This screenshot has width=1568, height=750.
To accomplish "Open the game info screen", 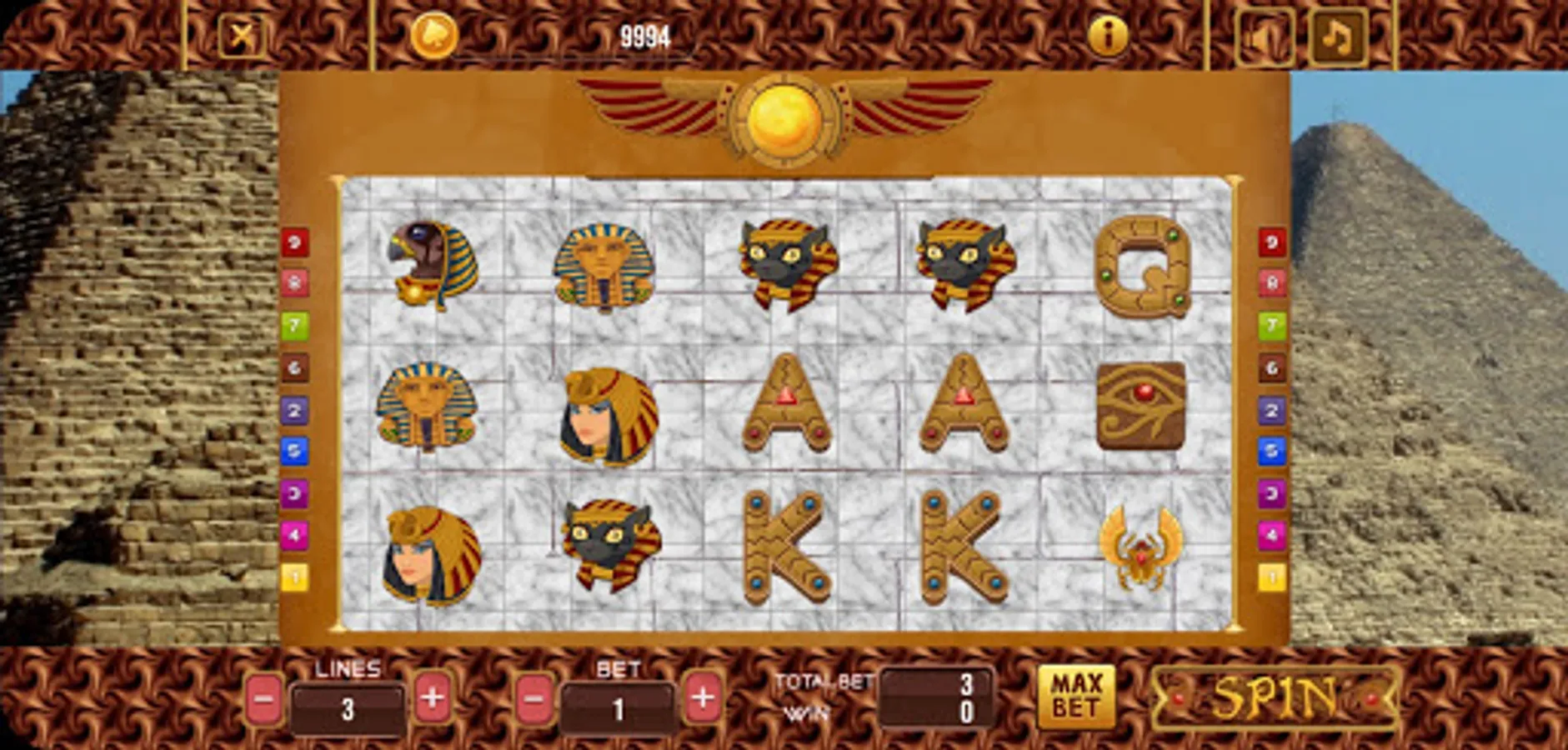I will 1105,37.
